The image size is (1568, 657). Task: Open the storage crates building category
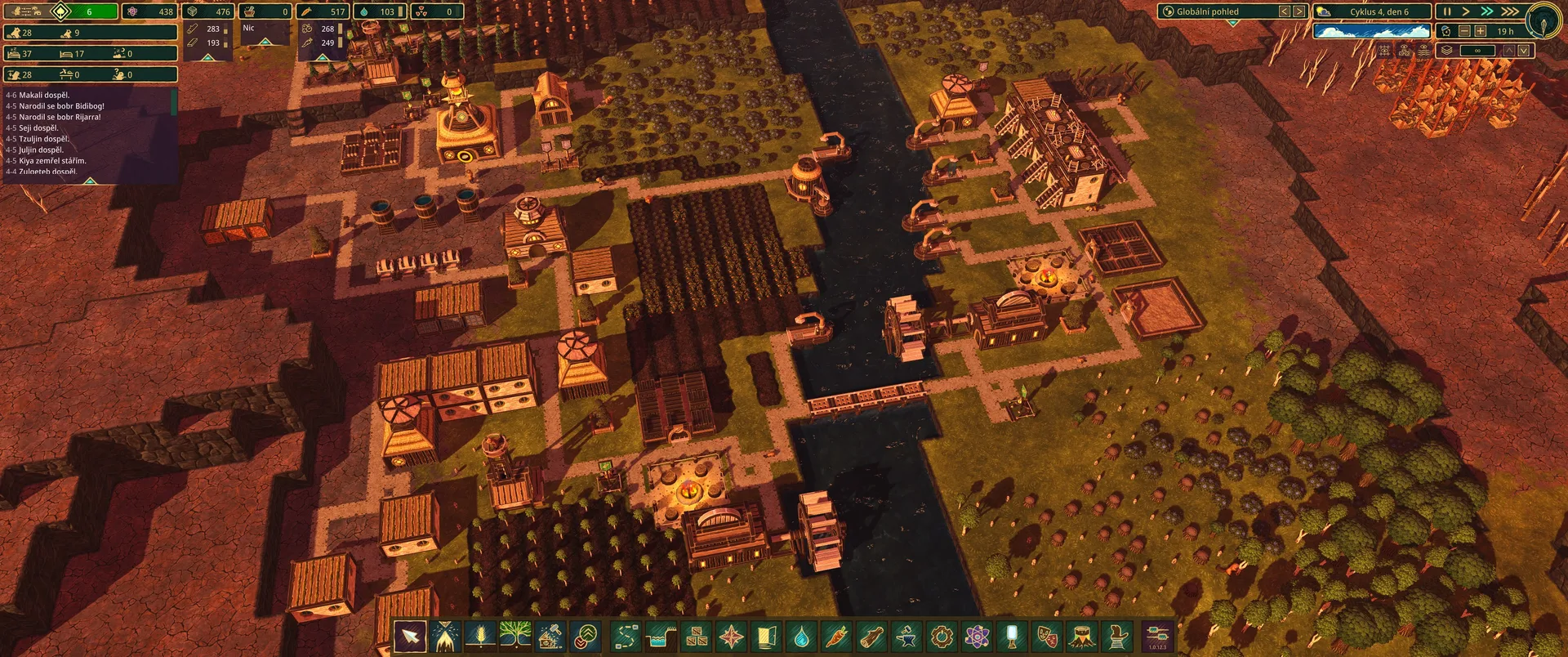click(x=697, y=636)
